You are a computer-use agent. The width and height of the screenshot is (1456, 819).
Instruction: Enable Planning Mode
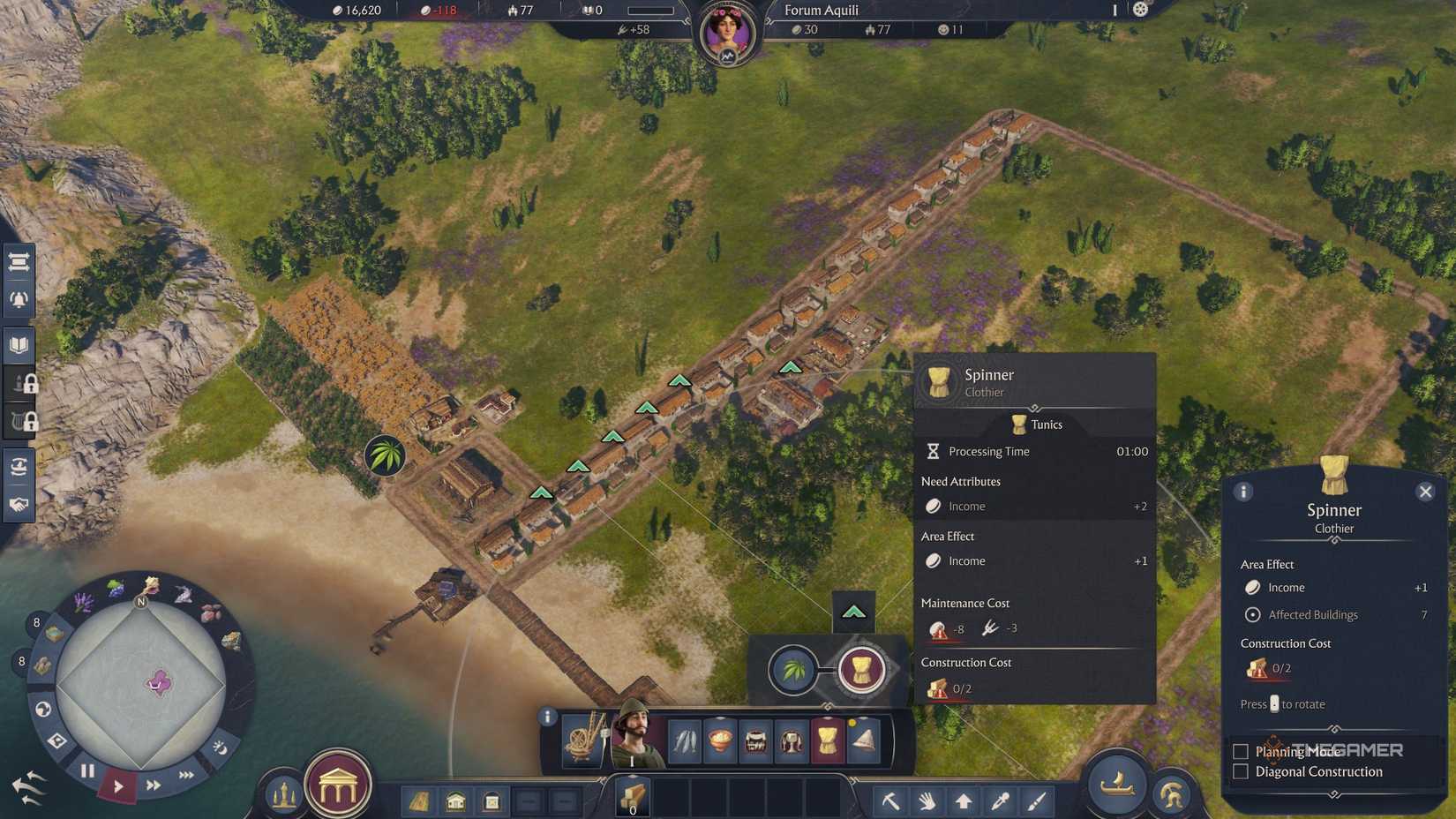pos(1239,751)
